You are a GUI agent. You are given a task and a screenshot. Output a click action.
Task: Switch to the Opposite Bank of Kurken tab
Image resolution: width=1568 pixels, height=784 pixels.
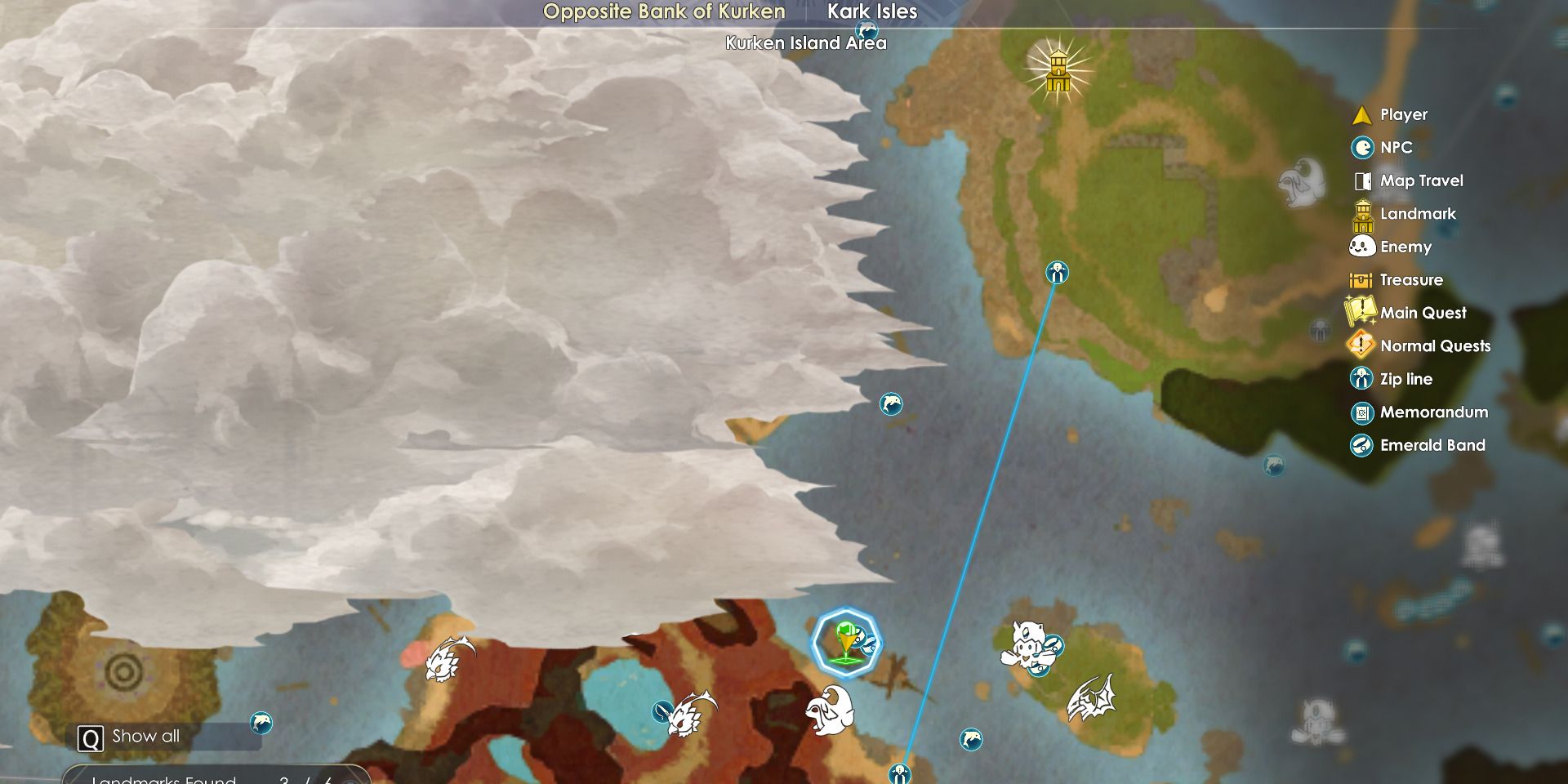[x=664, y=11]
